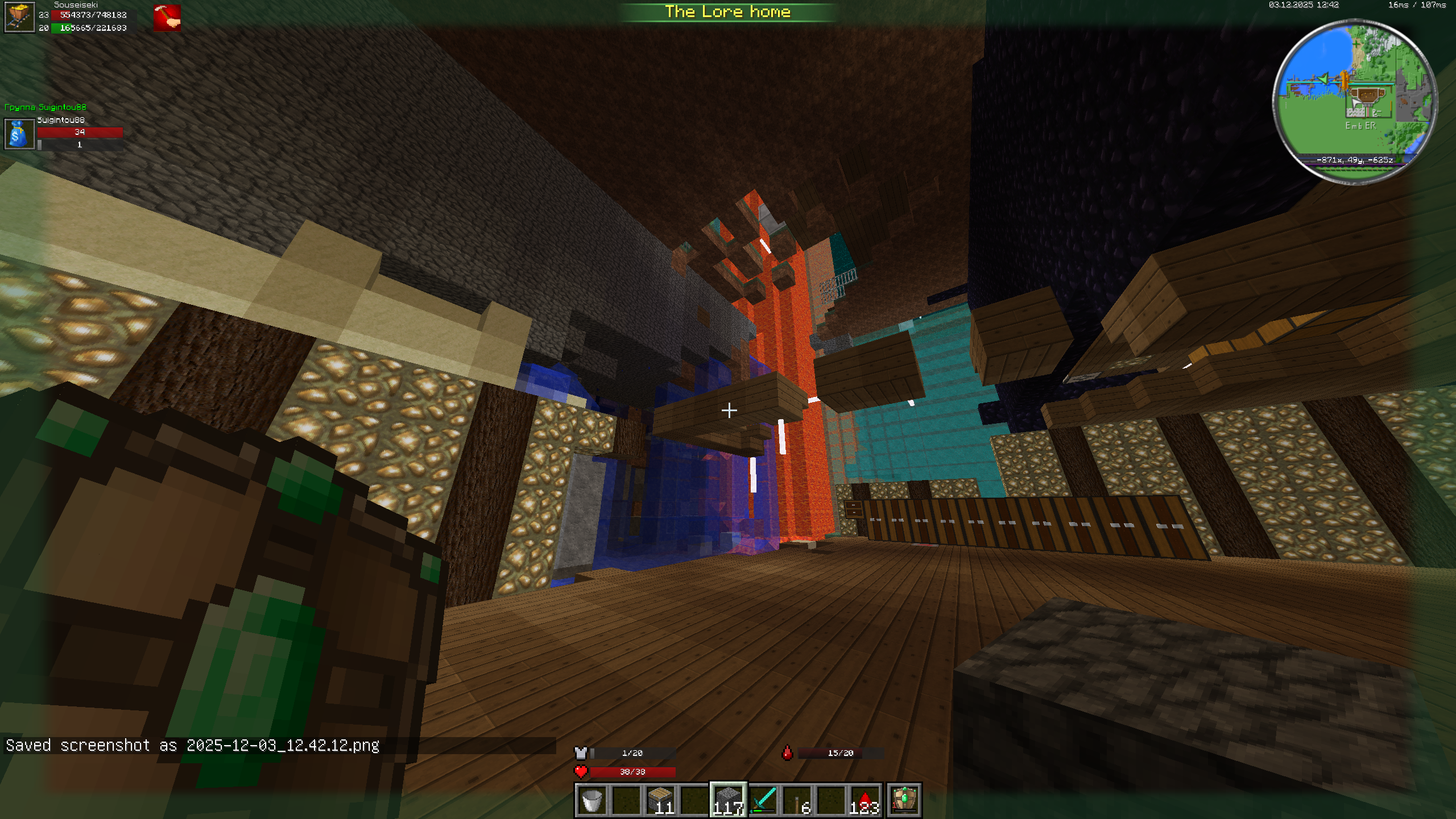
Task: Select the stack of 11 blocks slot
Action: click(660, 800)
